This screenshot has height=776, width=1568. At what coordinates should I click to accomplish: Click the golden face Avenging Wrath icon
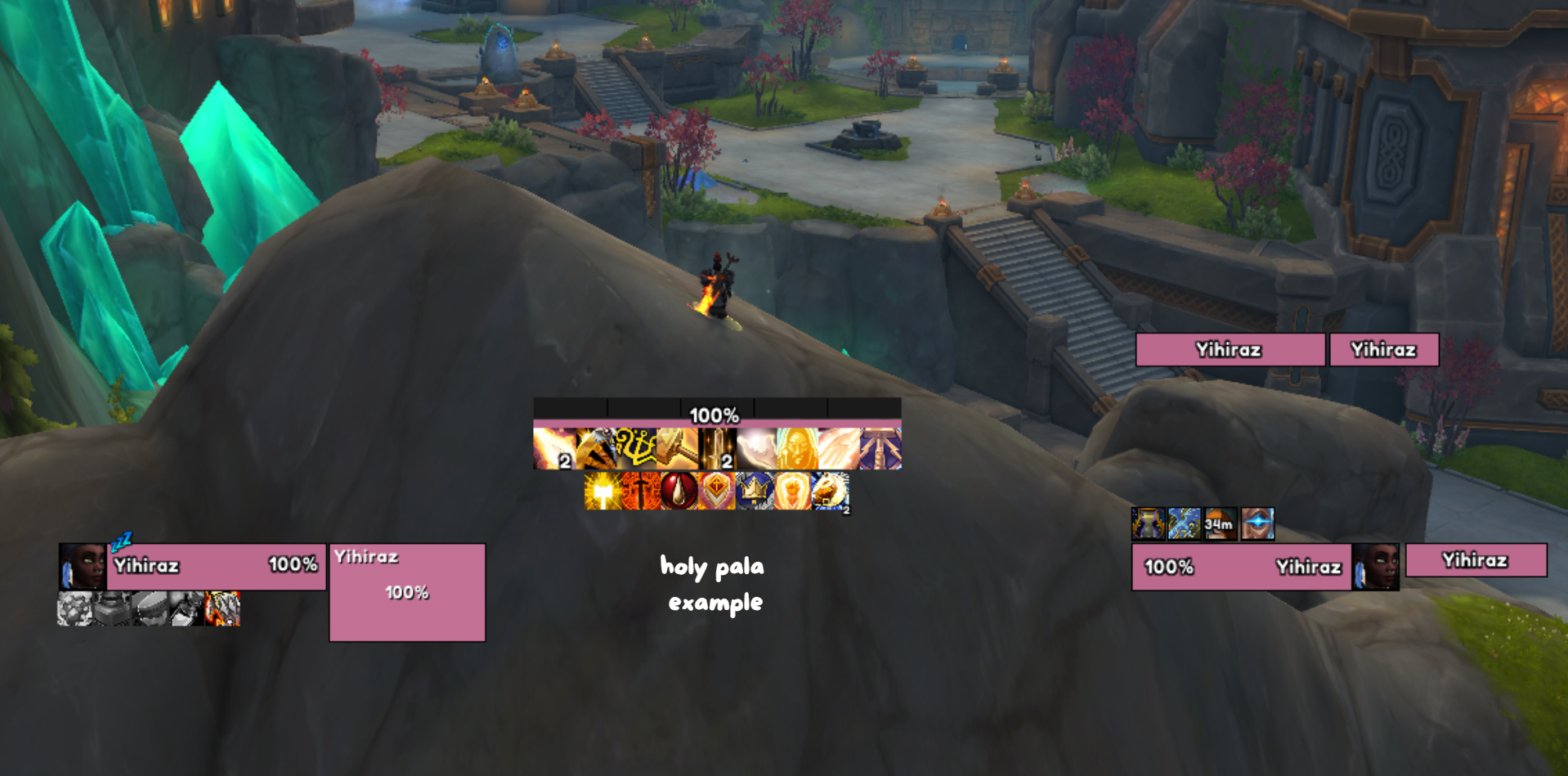798,449
